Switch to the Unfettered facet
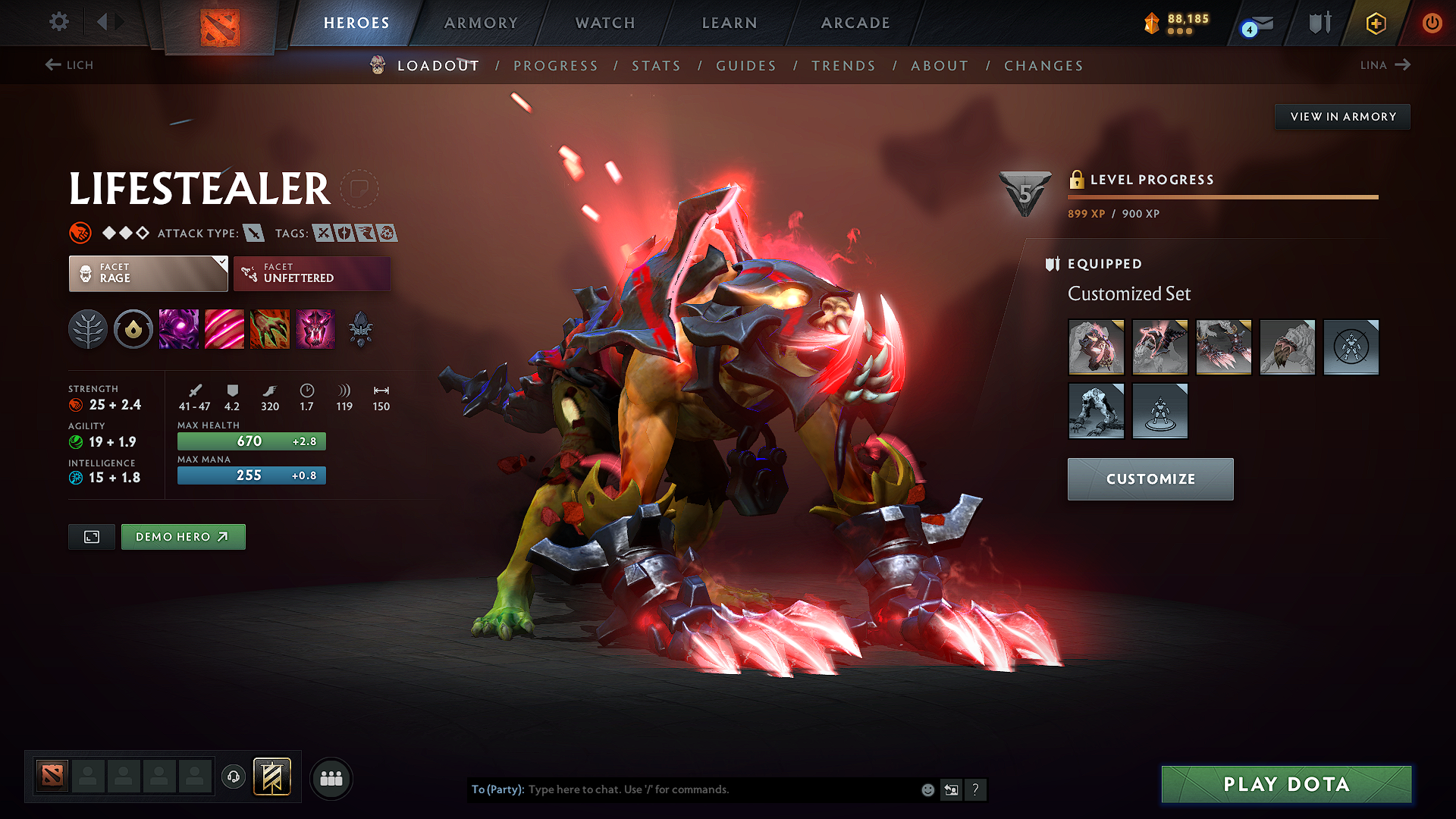 [312, 273]
